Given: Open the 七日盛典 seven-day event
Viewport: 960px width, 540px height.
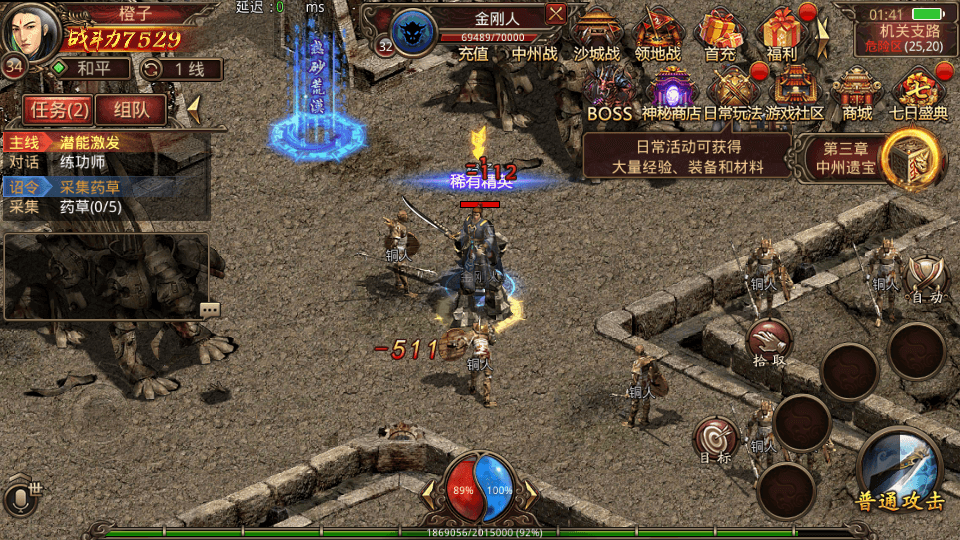Looking at the screenshot, I should click(919, 93).
